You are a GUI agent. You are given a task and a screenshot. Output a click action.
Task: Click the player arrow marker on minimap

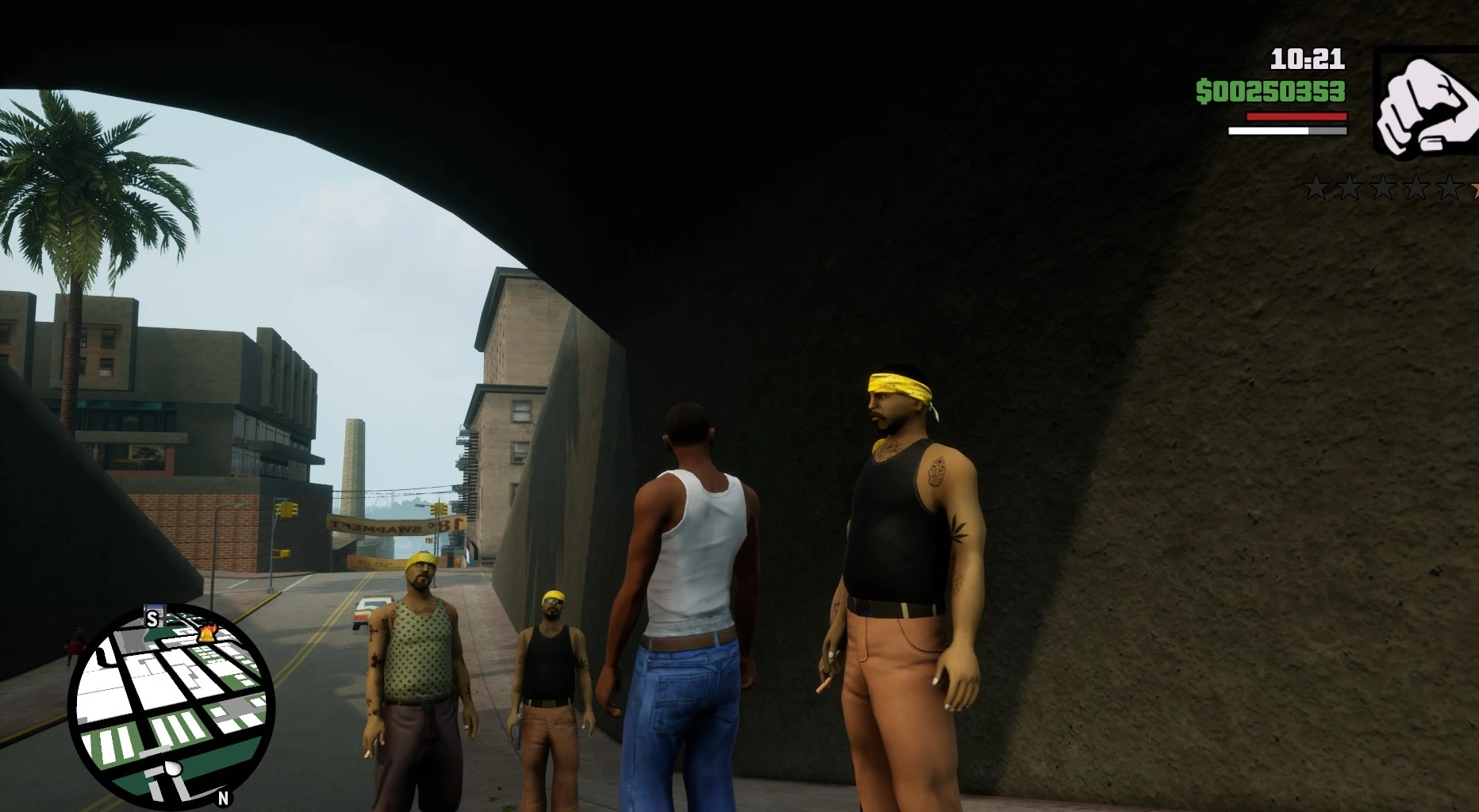[173, 768]
